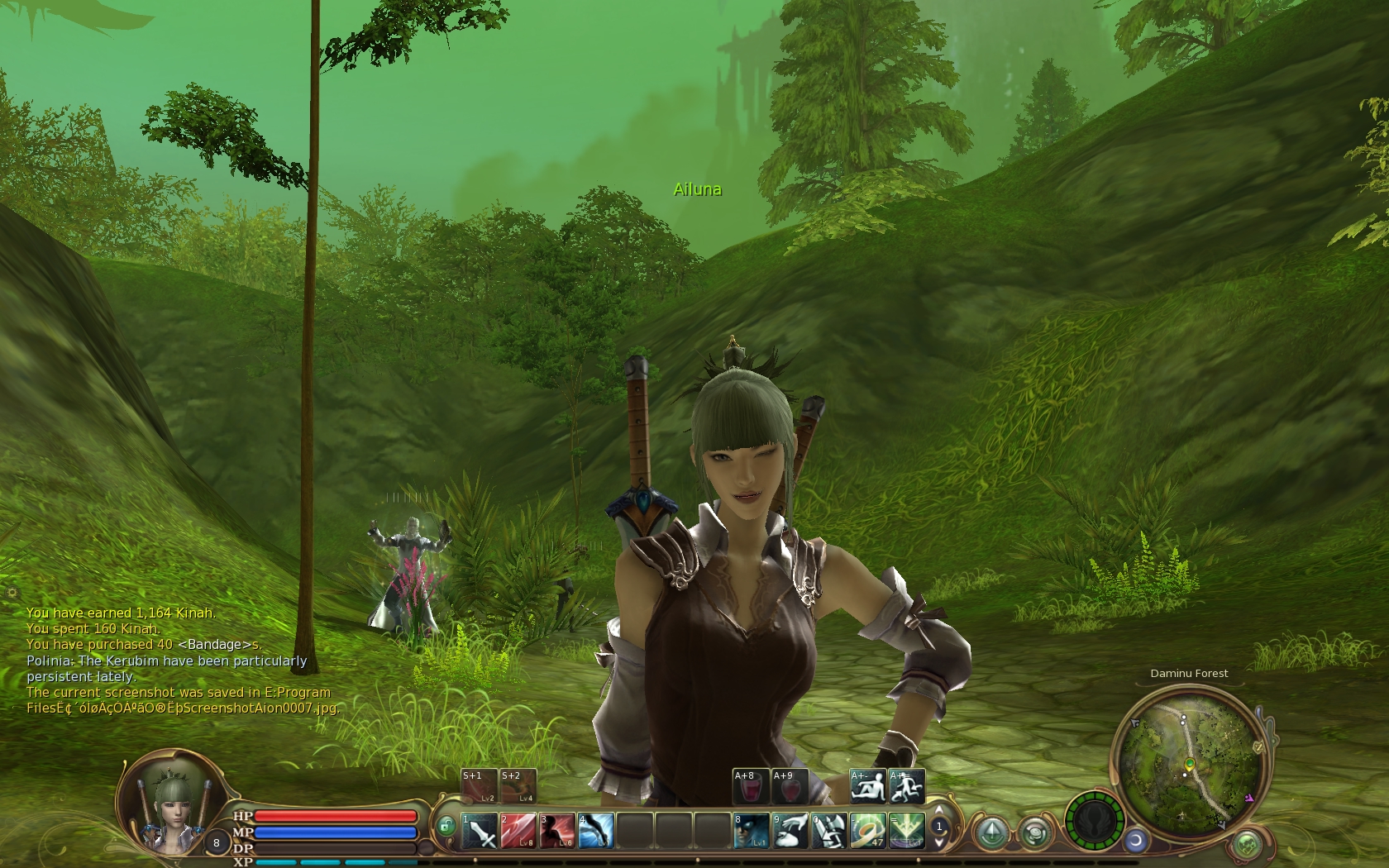Screen dimensions: 1389x868
Task: Activate the masked face skill in slot 8
Action: tap(751, 831)
